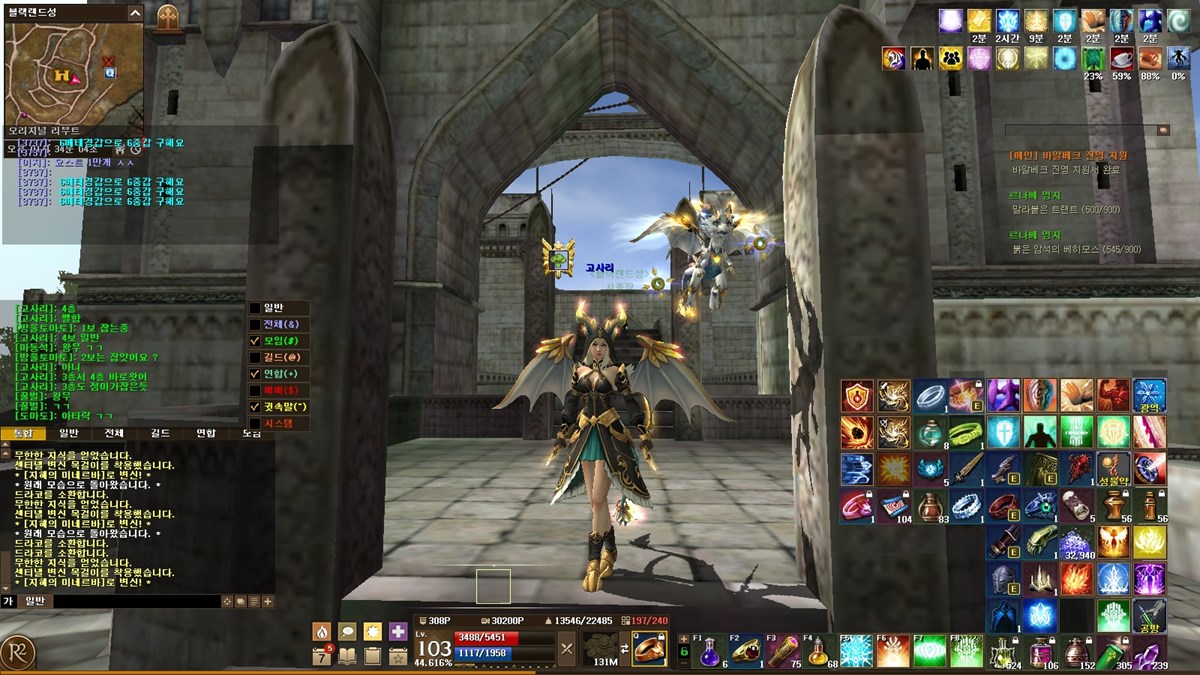Use the purple potion in F1 slot
Image resolution: width=1200 pixels, height=675 pixels.
coord(710,652)
